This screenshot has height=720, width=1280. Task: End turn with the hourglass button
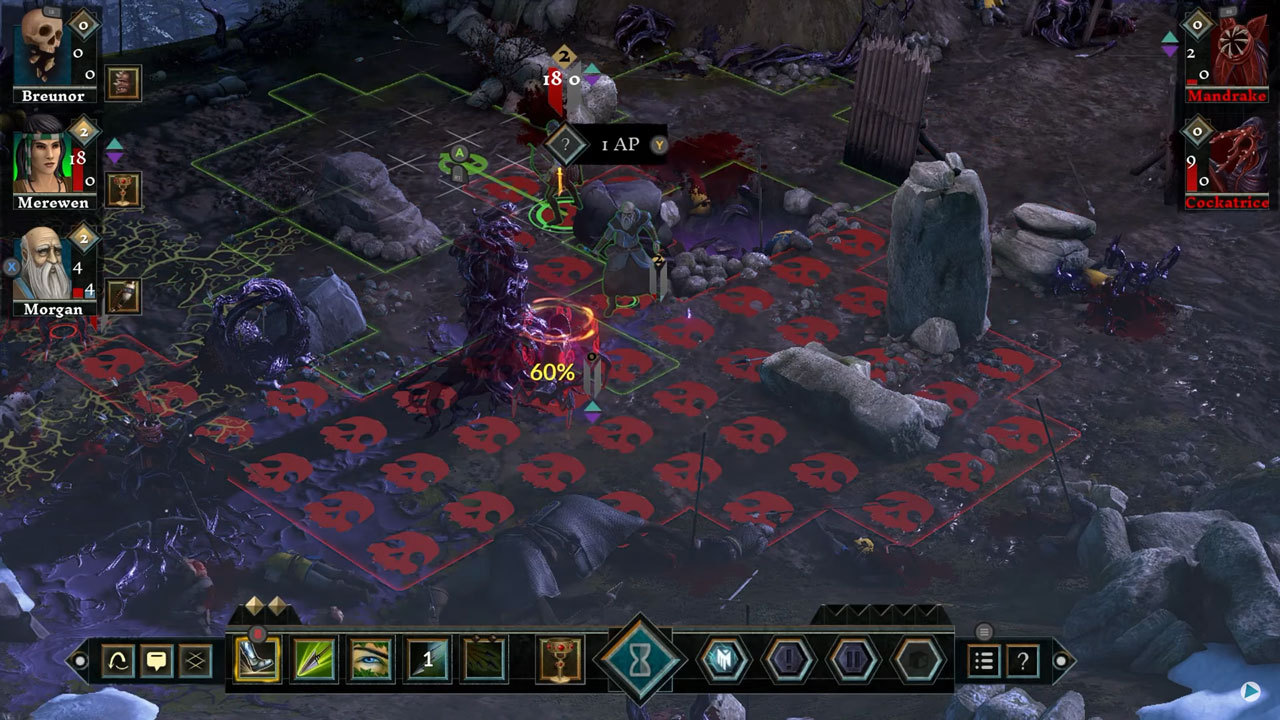click(x=639, y=660)
